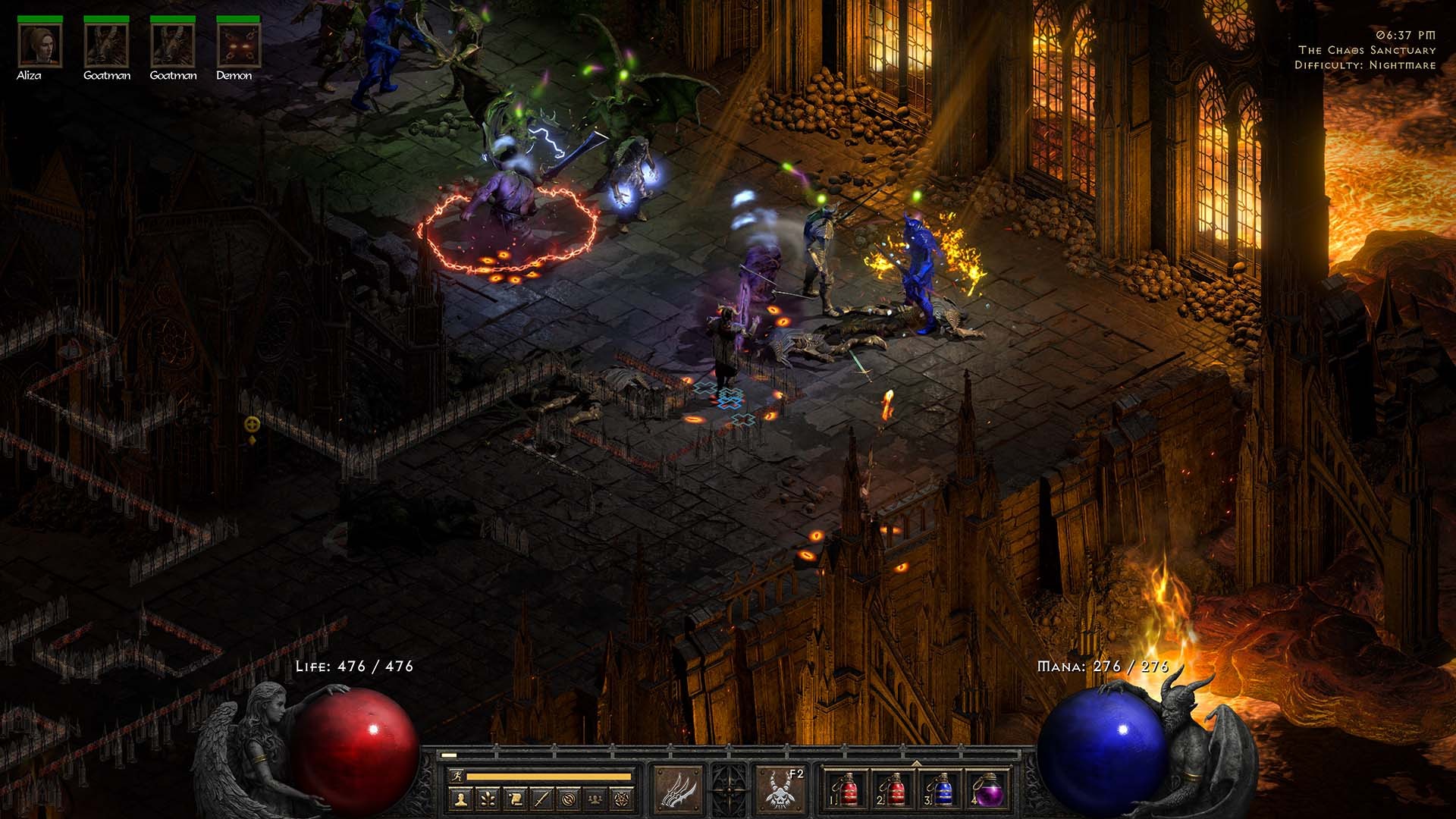Click the round swirl icon in mini panel
The image size is (1456, 819).
coord(569,799)
